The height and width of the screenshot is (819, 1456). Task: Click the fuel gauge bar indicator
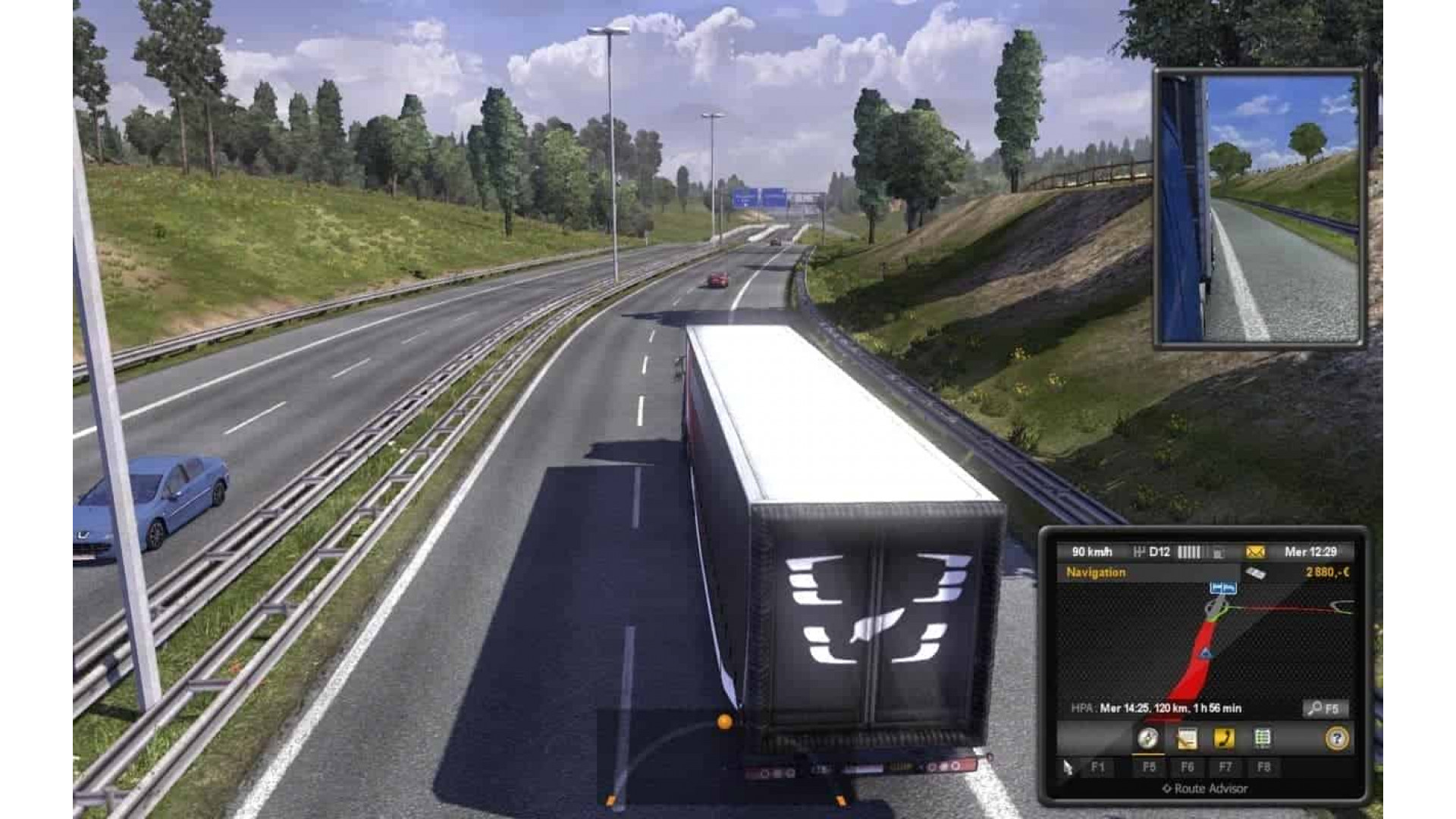pyautogui.click(x=1191, y=551)
